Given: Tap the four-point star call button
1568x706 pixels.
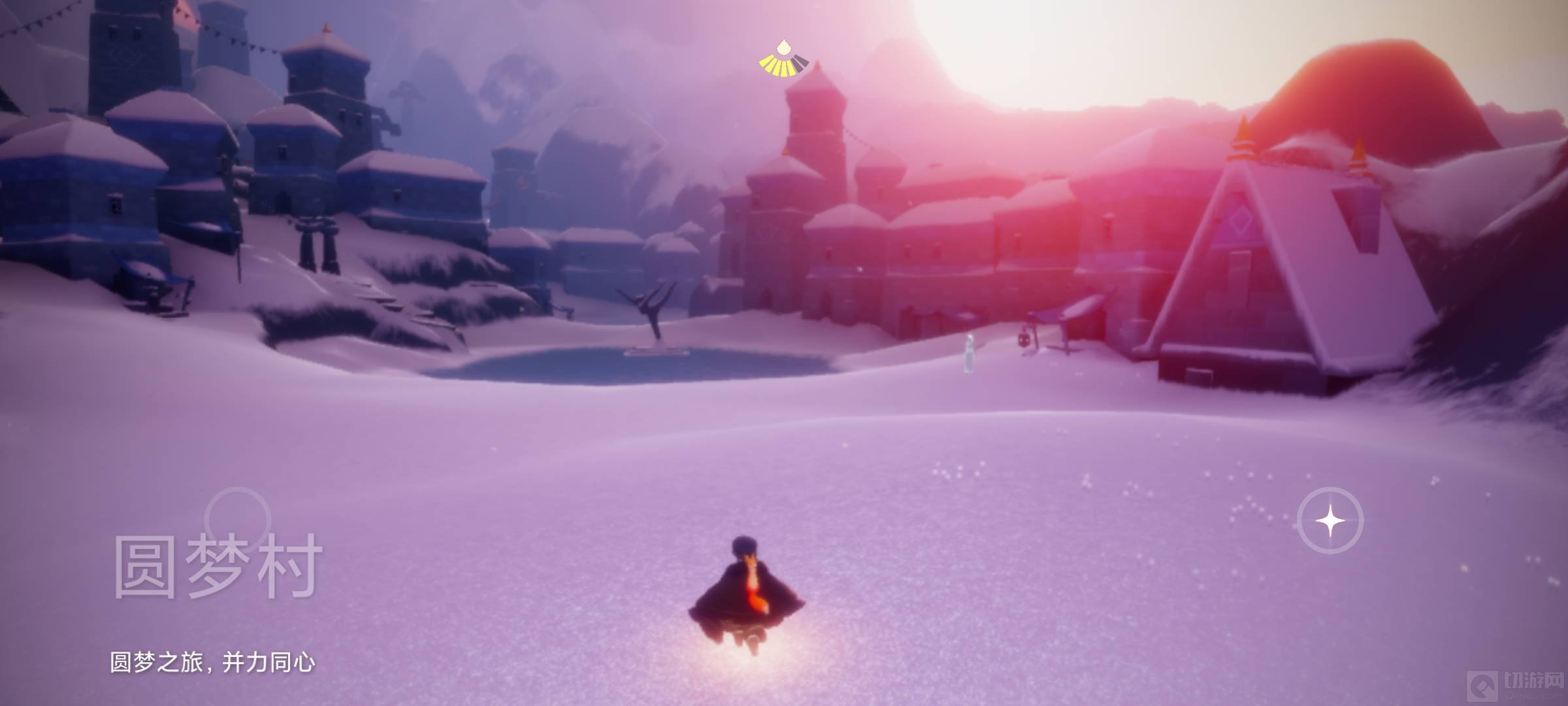Looking at the screenshot, I should pyautogui.click(x=1330, y=520).
